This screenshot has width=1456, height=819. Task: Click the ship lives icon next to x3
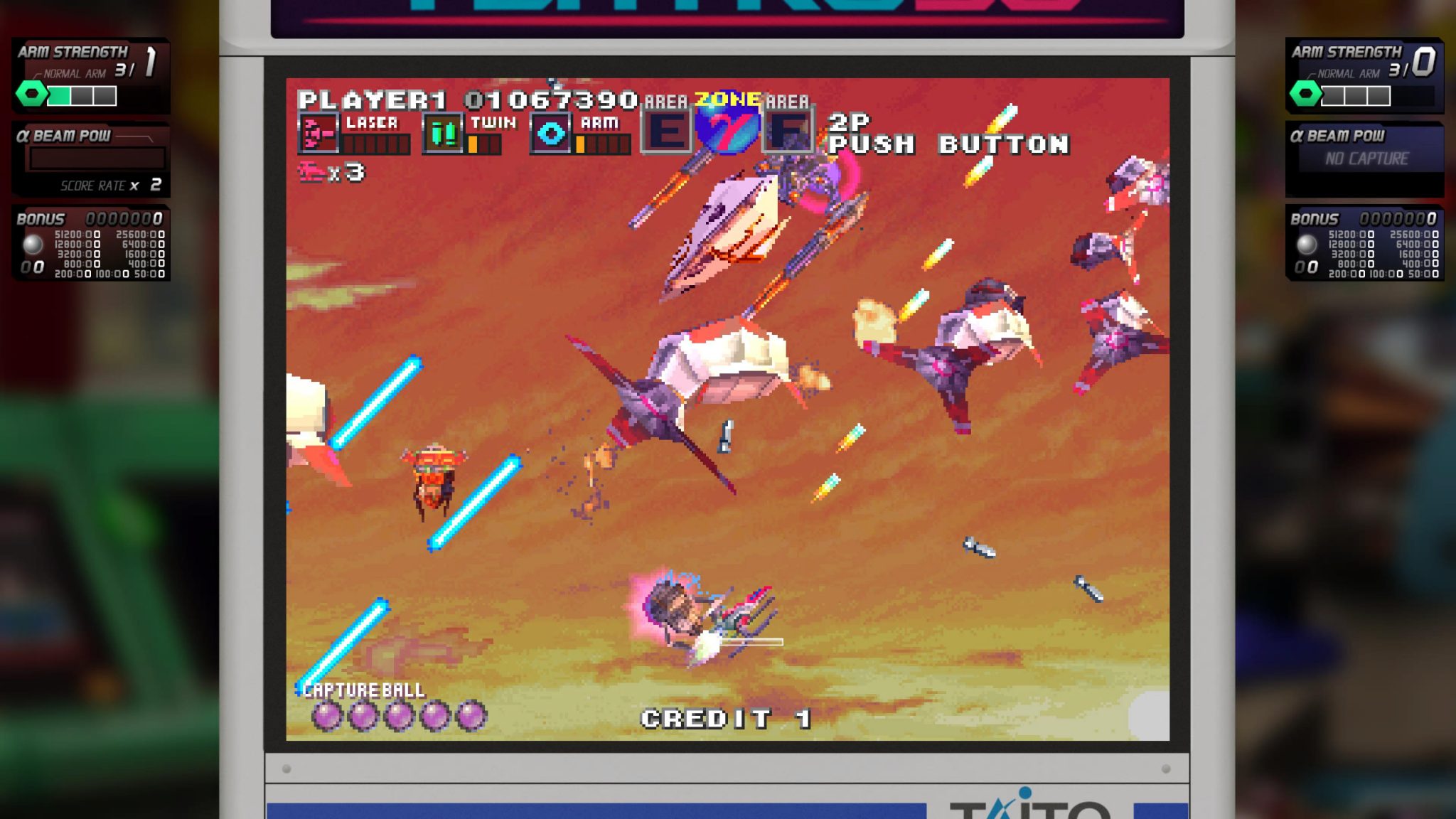[310, 171]
